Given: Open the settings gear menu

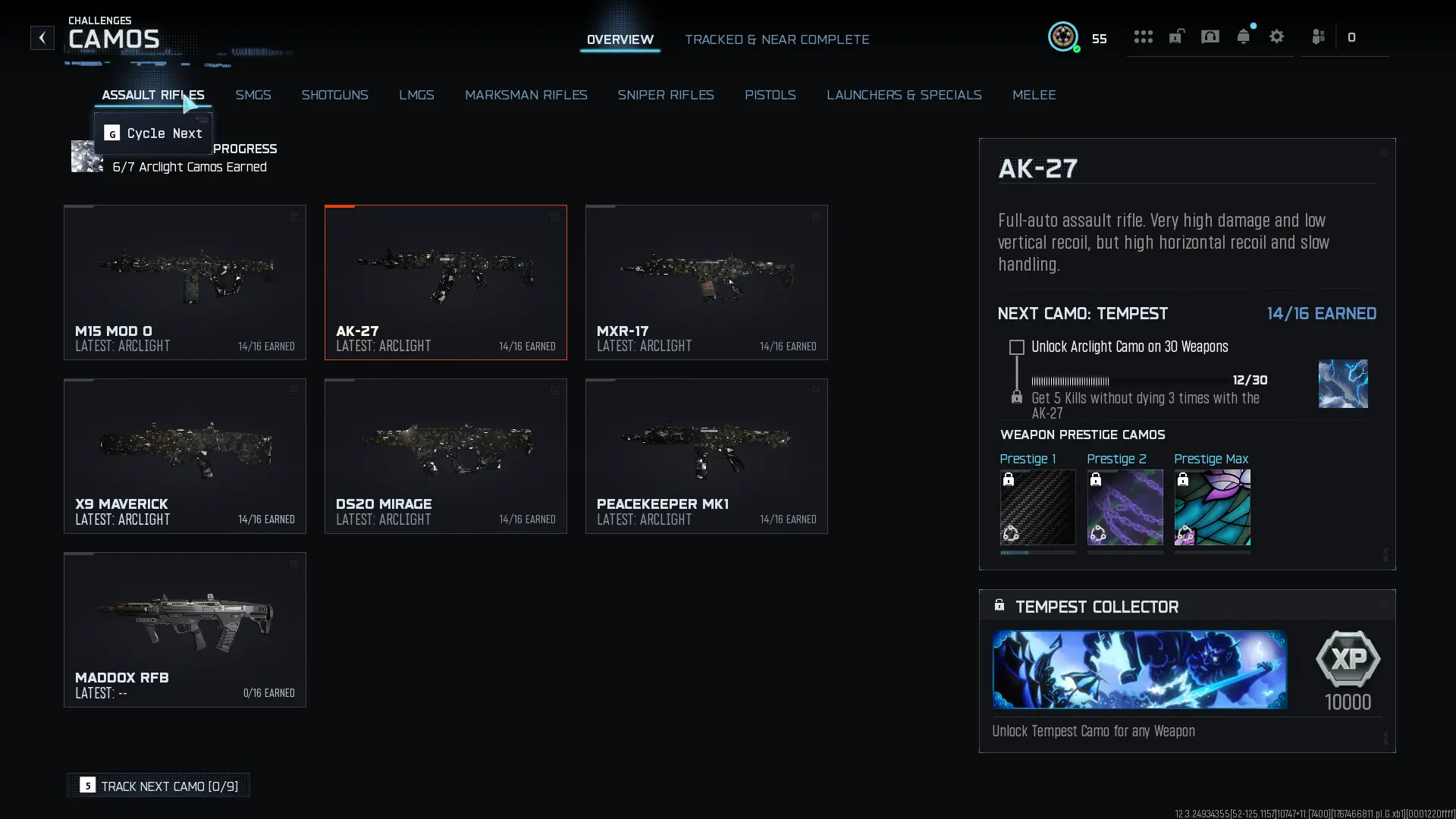Looking at the screenshot, I should tap(1277, 36).
